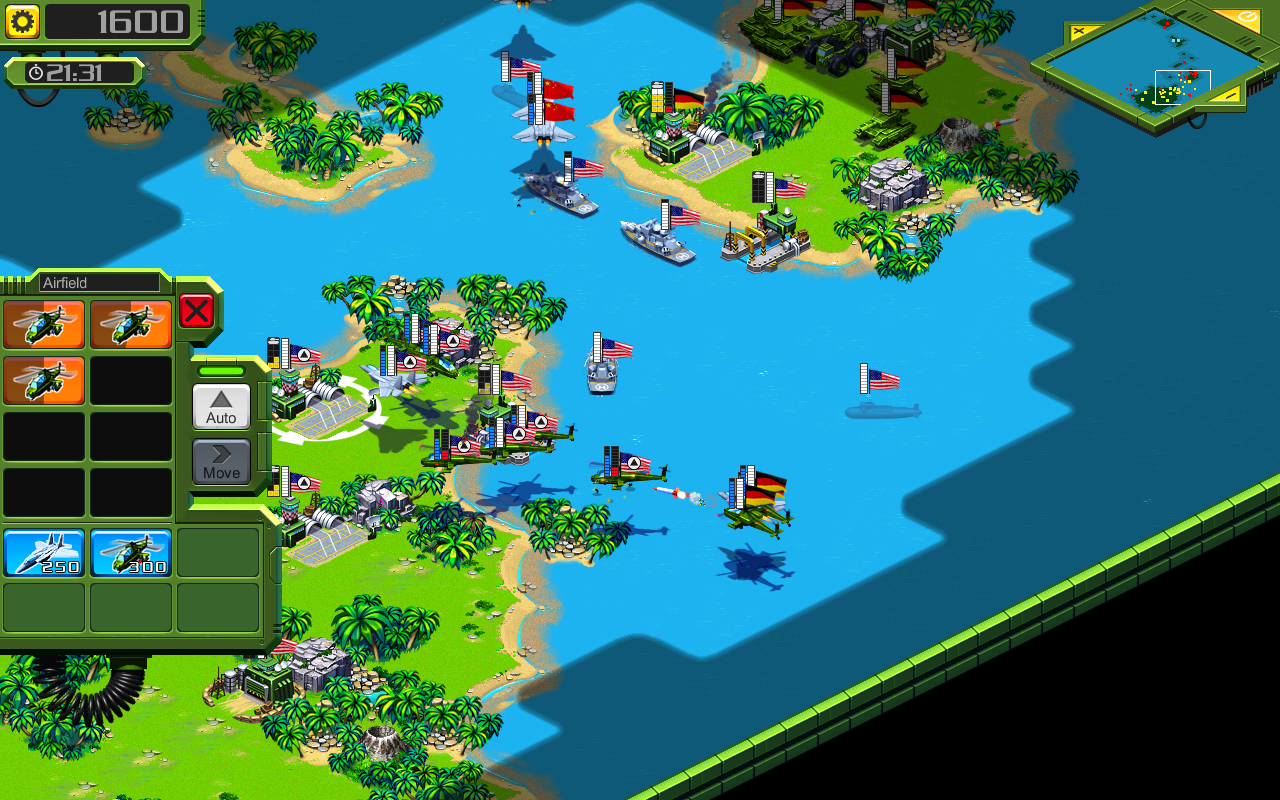Build a jet fighter costing 250
The width and height of the screenshot is (1280, 800).
point(44,551)
